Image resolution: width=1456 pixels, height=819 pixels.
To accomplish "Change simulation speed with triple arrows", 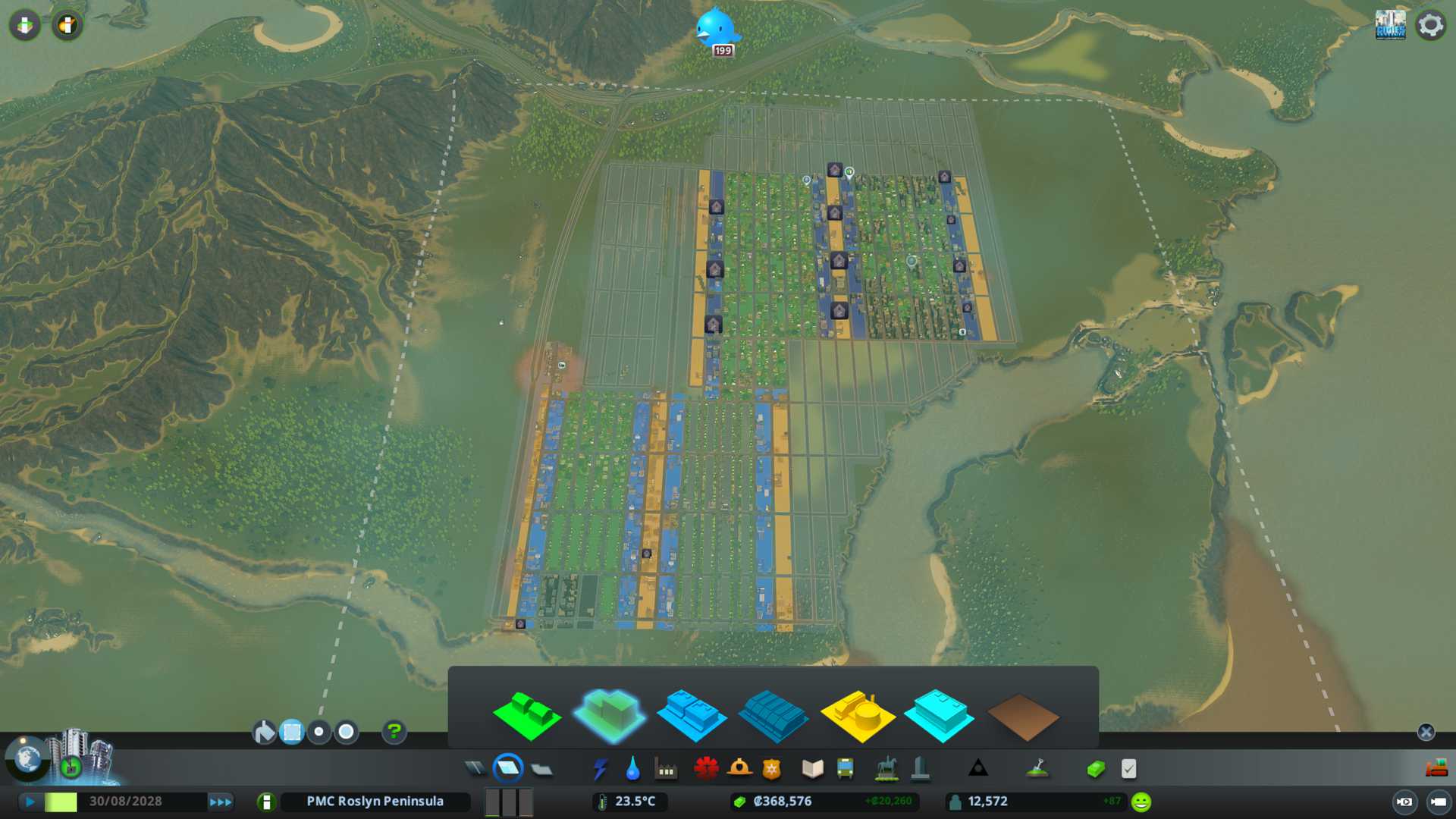I will click(221, 802).
